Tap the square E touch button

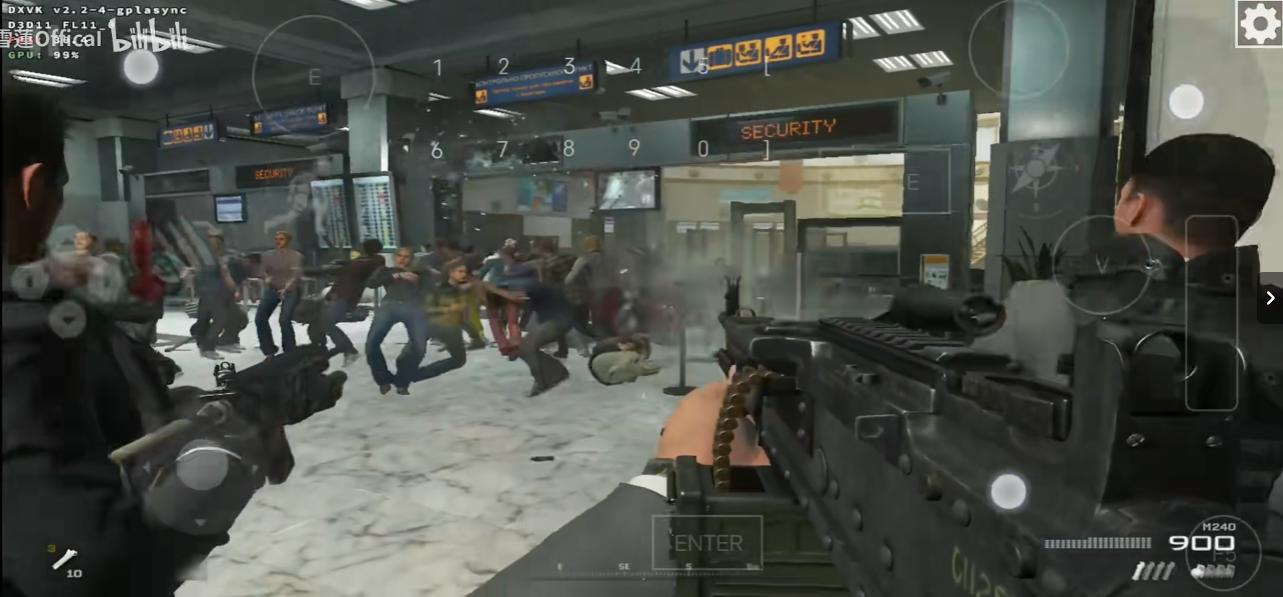click(x=913, y=182)
